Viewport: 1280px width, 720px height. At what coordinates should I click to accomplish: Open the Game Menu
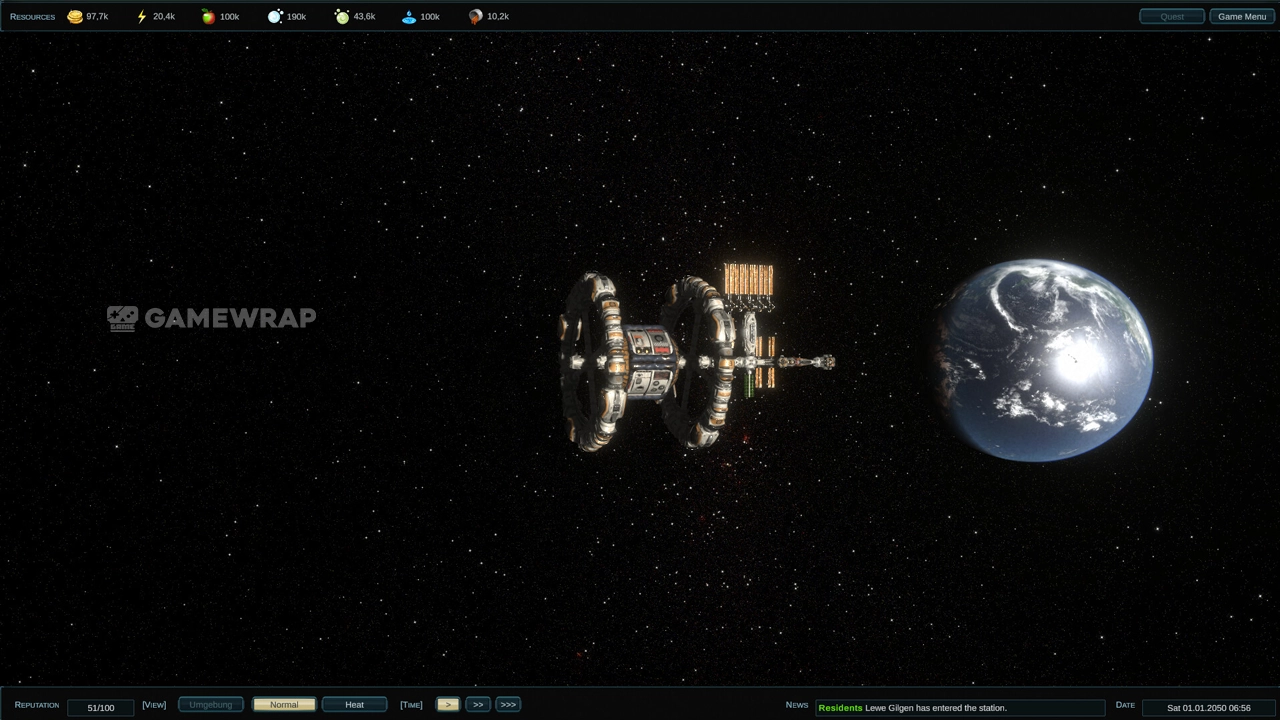point(1241,16)
